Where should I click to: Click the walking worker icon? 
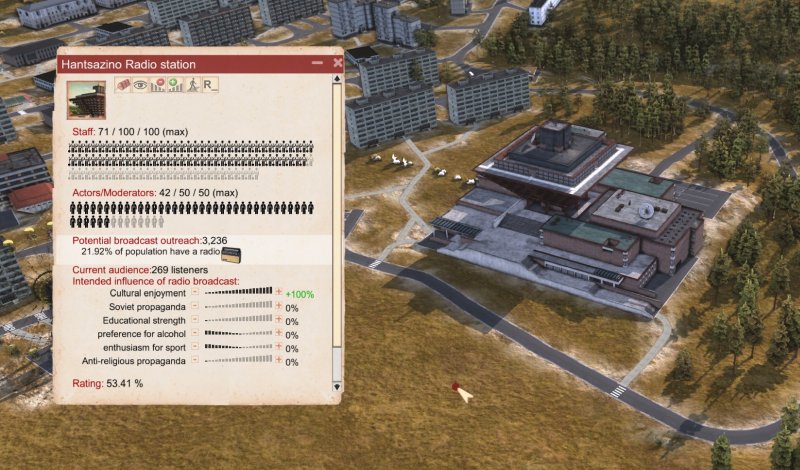191,86
